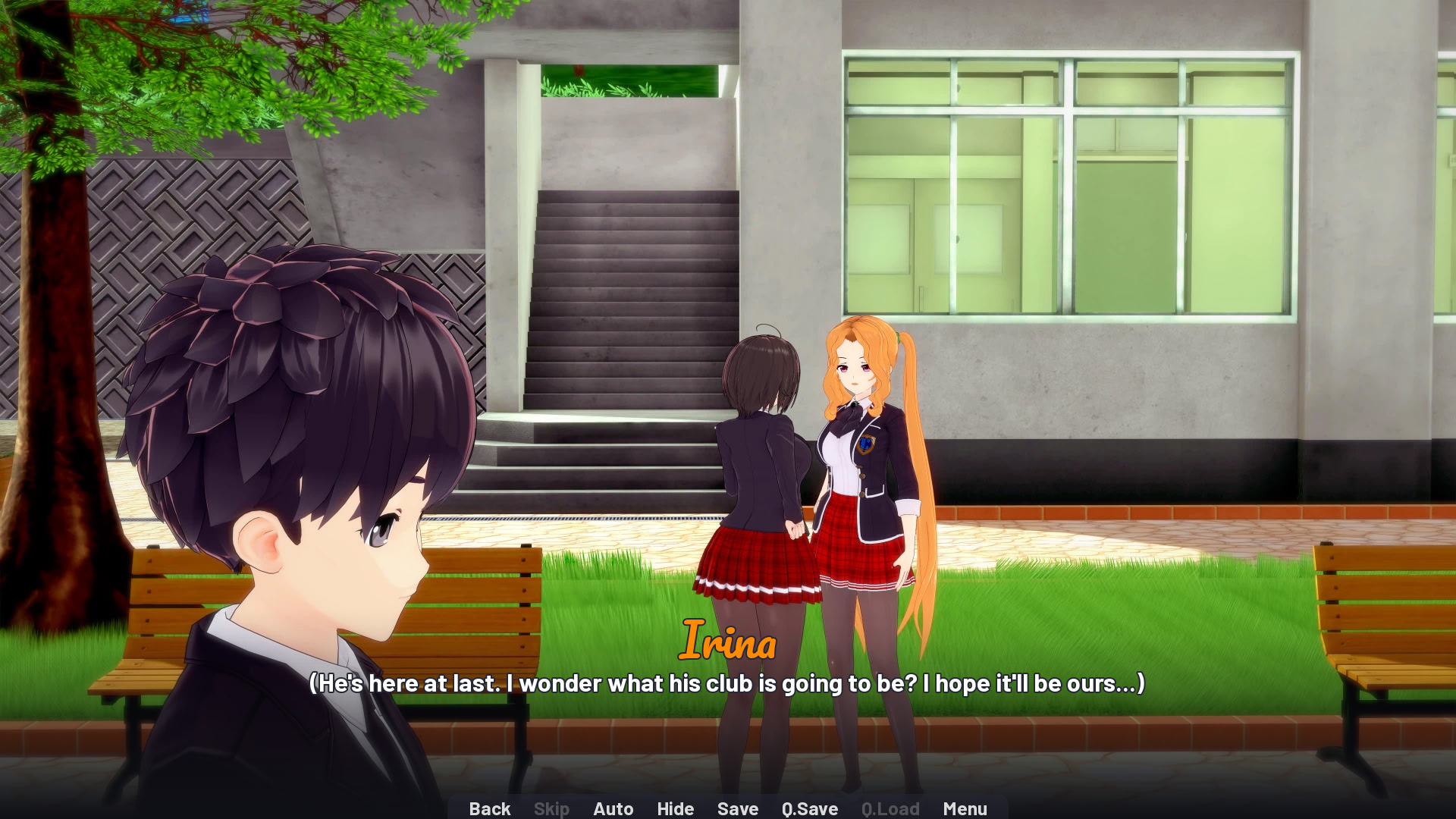
Task: Click Q.Load to restore quick save
Action: point(890,808)
